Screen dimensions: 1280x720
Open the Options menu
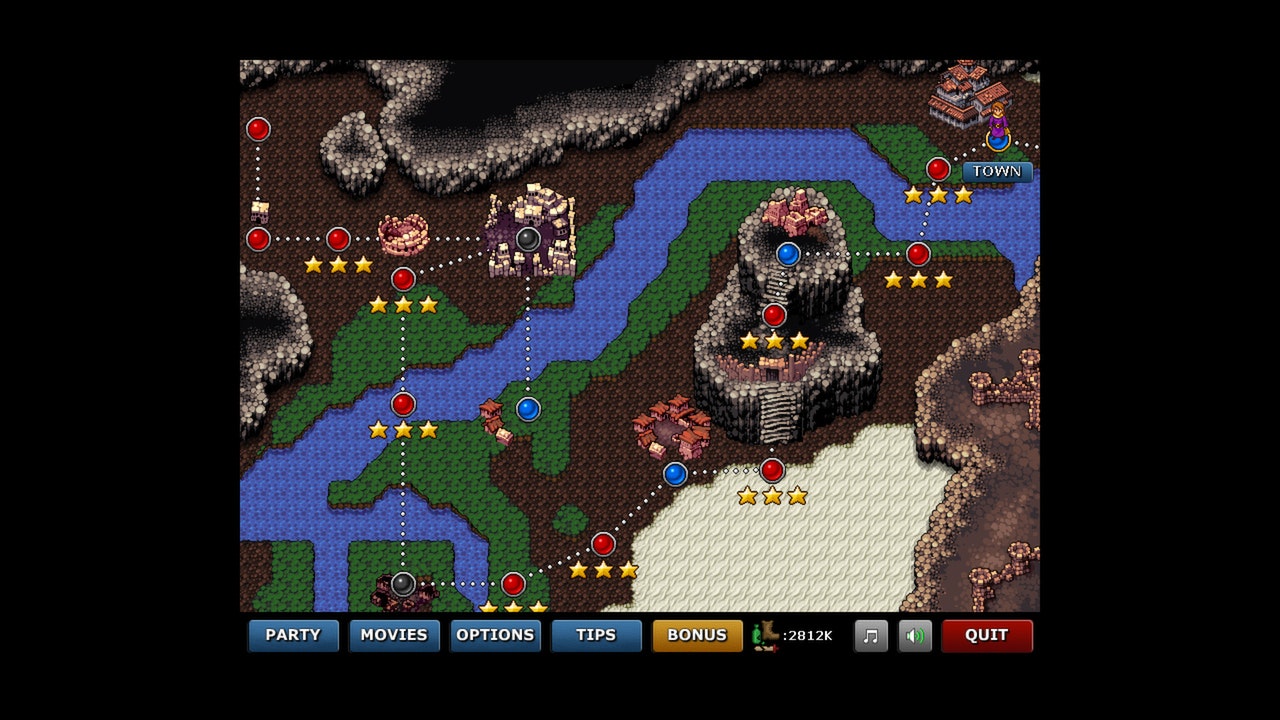495,635
